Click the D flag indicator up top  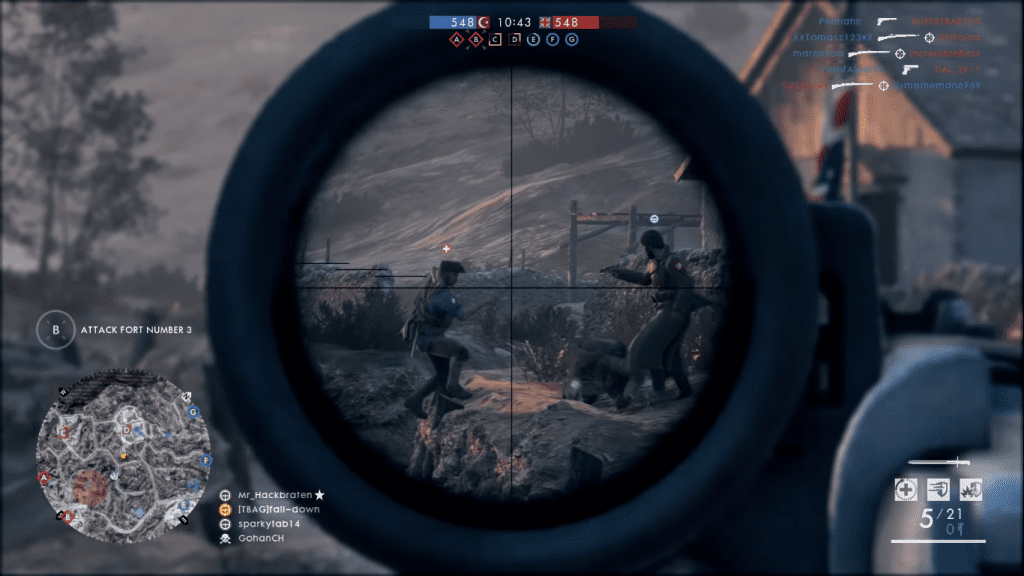coord(515,40)
